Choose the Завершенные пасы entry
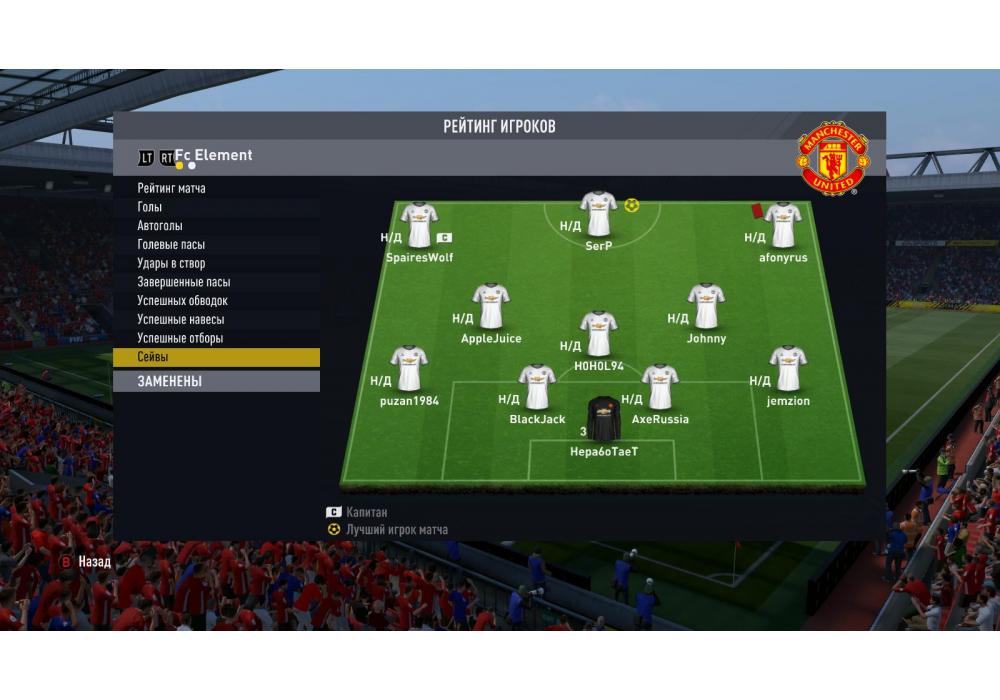Screen dimensions: 1000x700 183,282
